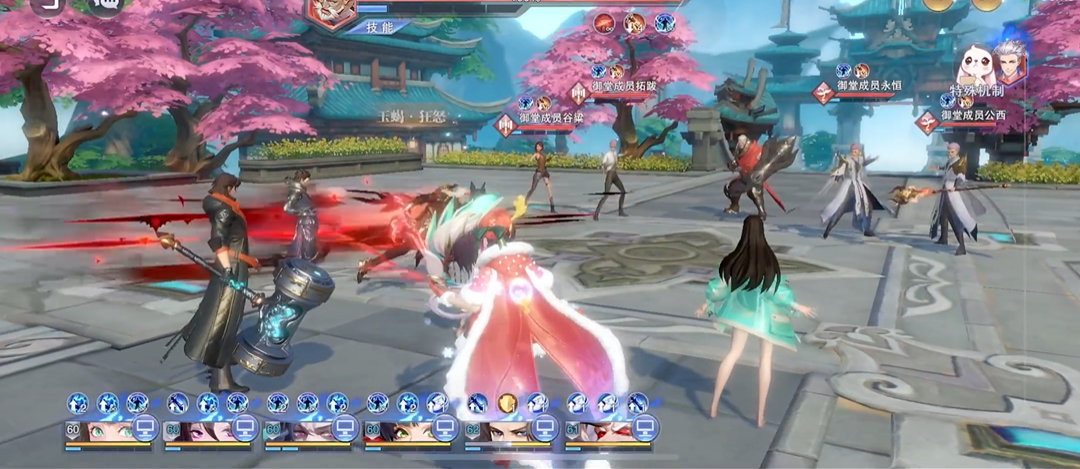Screen dimensions: 1080x469
Task: Select the level 62 party member portrait
Action: coord(503,430)
